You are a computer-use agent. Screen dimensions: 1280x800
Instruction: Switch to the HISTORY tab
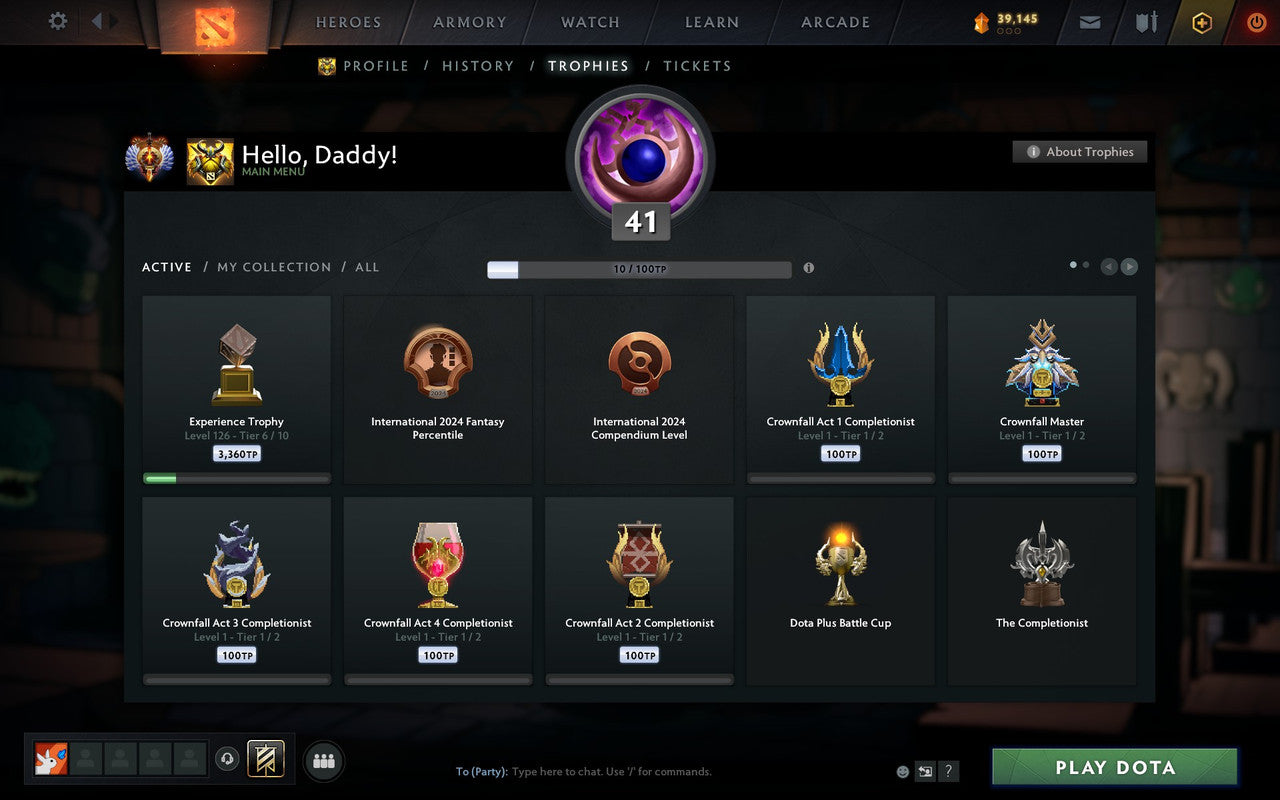pos(478,66)
